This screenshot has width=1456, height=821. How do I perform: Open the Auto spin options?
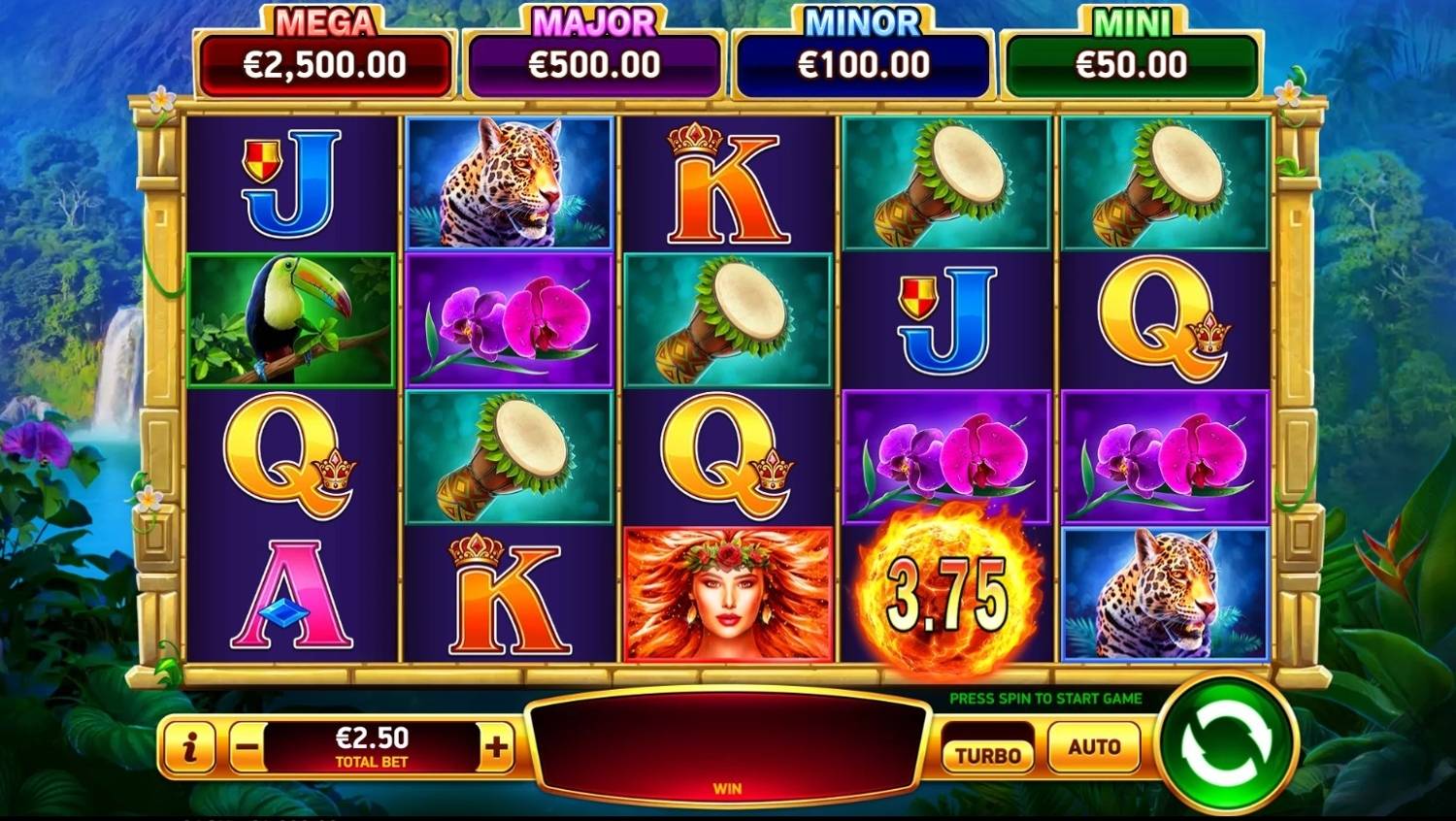coord(1094,747)
